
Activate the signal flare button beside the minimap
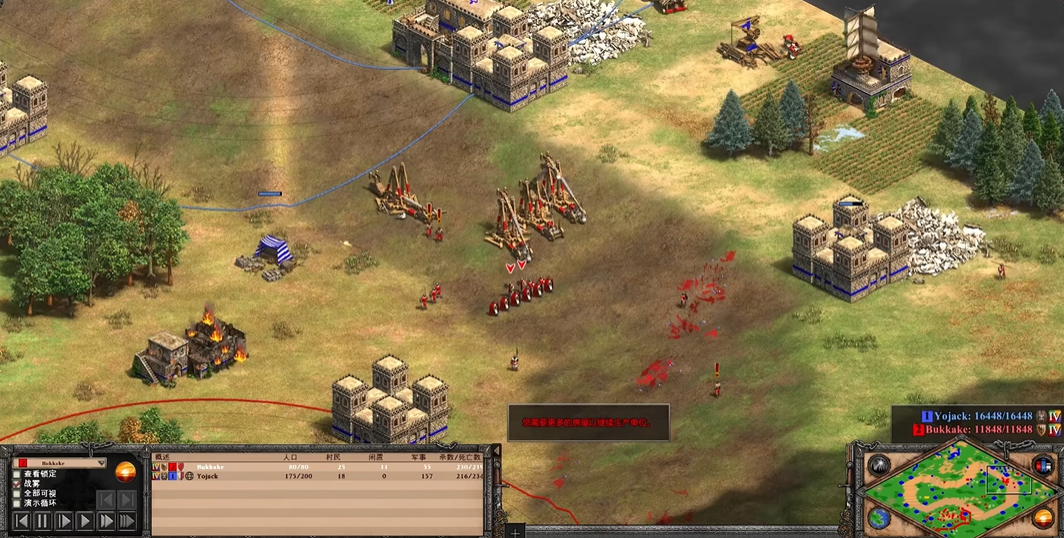tap(879, 465)
